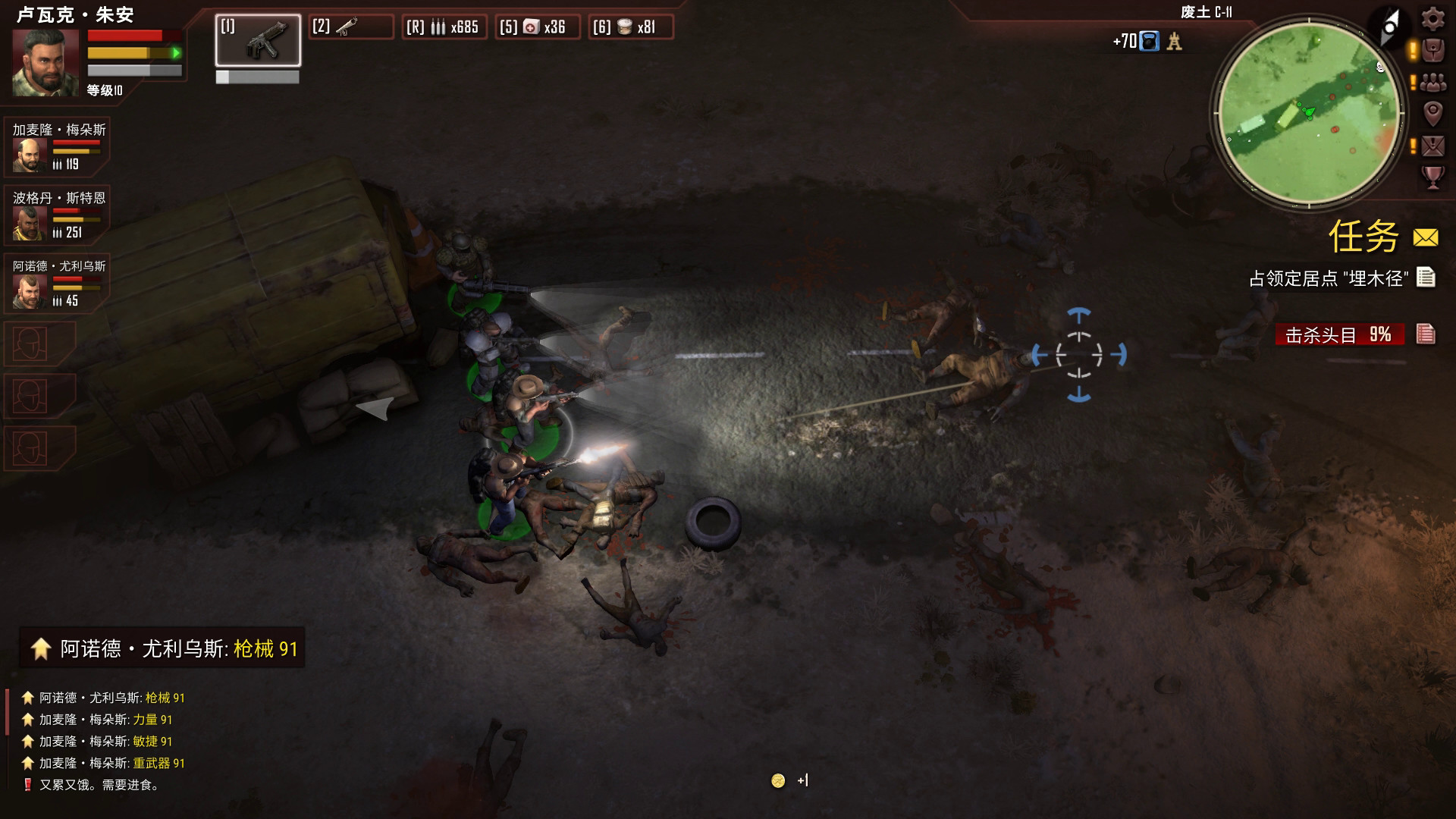This screenshot has height=819, width=1456.
Task: Open the trophy achievements icon
Action: (1432, 177)
